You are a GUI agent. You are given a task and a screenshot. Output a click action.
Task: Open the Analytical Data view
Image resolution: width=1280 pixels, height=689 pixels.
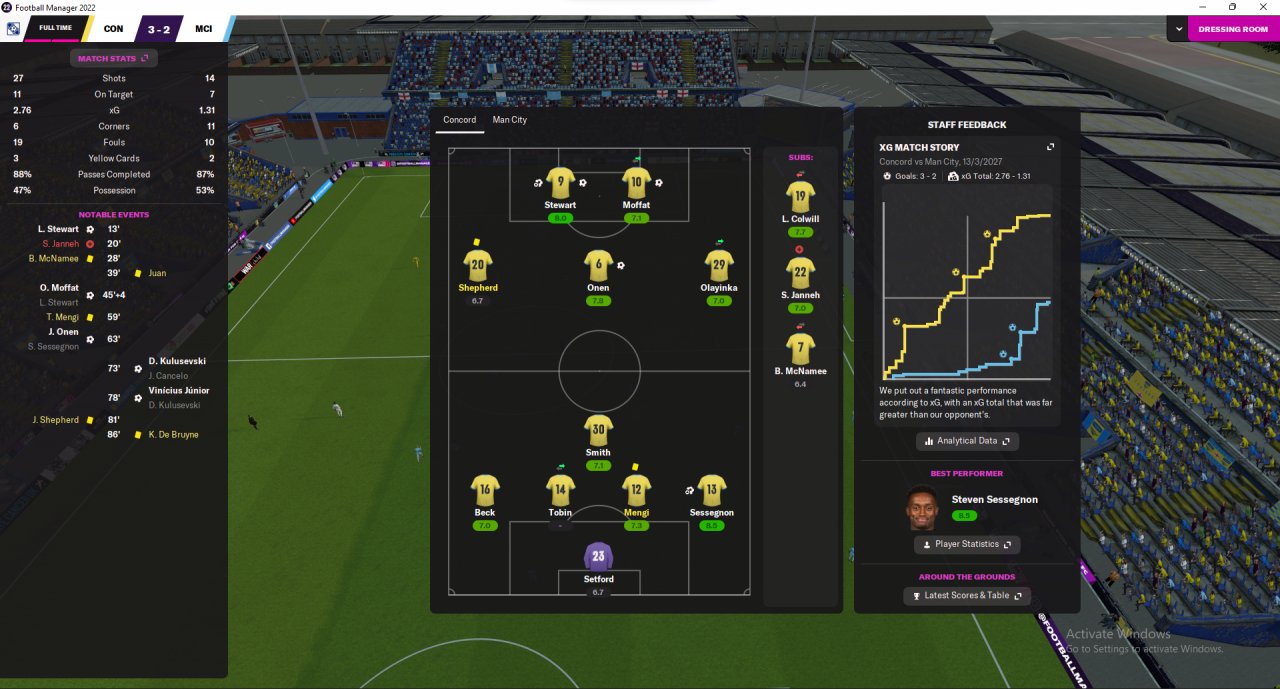pos(967,441)
